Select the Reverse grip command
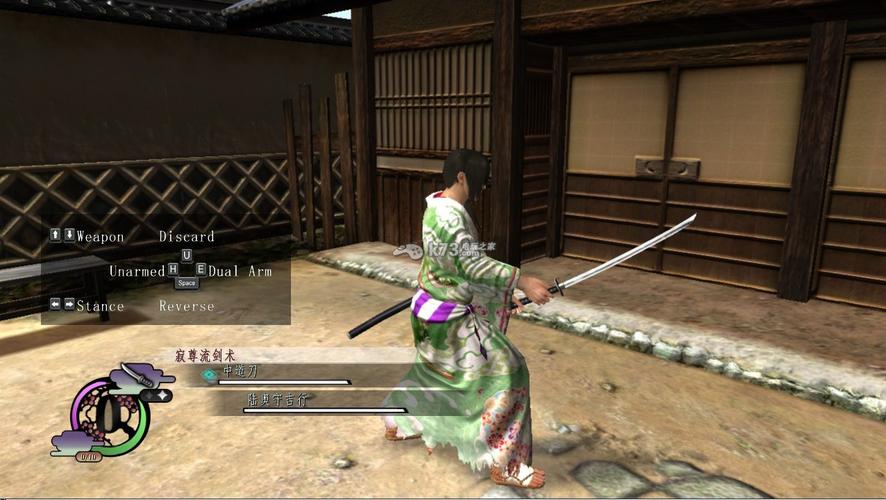Viewport: 886px width, 500px height. (186, 306)
